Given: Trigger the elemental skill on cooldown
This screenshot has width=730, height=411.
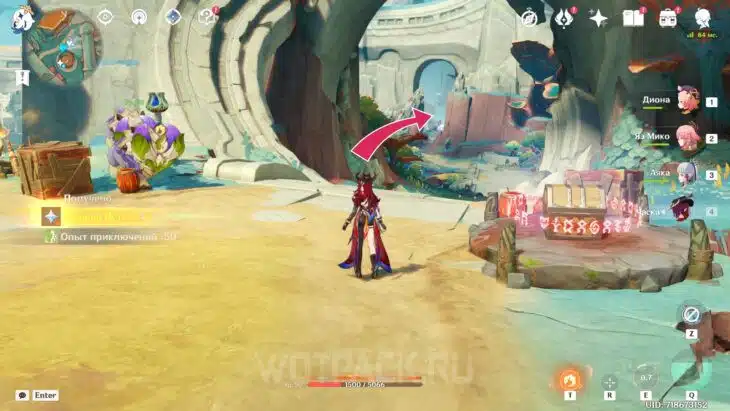Looking at the screenshot, I should click(646, 378).
